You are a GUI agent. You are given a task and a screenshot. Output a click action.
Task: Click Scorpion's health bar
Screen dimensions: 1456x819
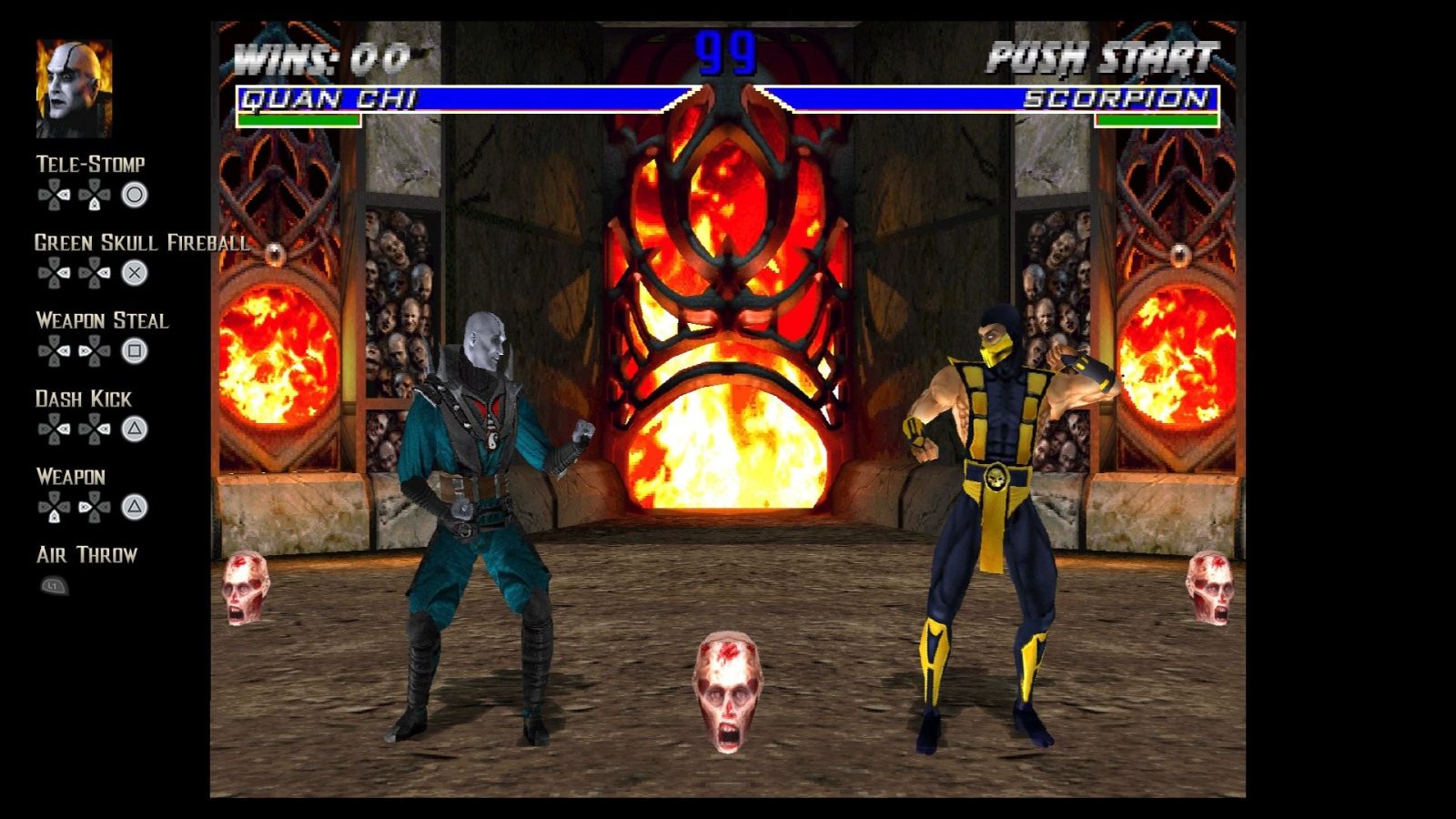tap(1156, 118)
